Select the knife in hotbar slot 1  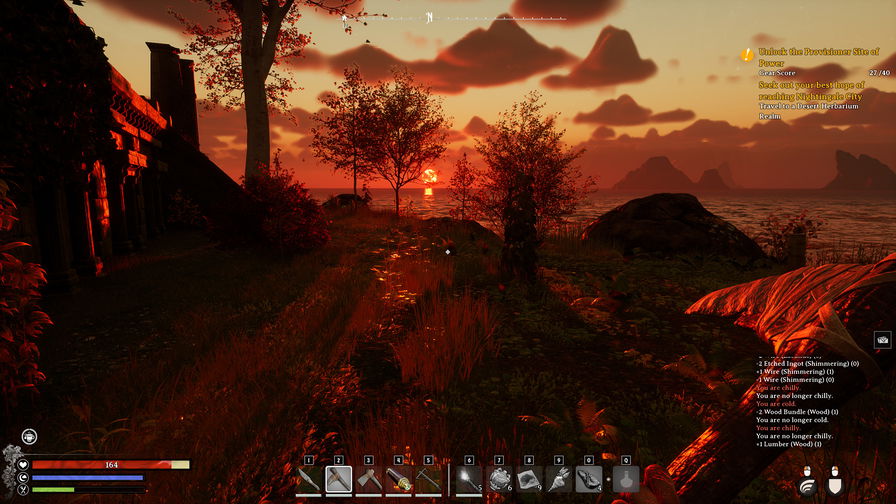click(x=309, y=480)
